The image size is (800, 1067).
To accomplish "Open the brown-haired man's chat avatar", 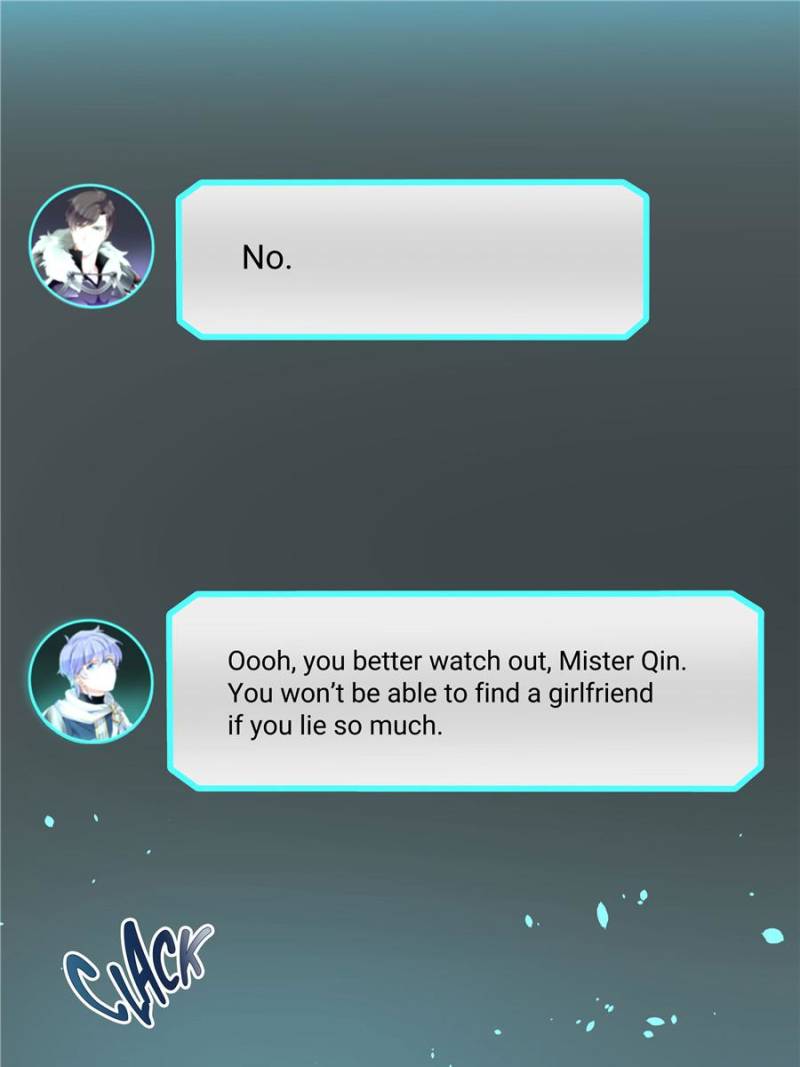I will coord(92,245).
